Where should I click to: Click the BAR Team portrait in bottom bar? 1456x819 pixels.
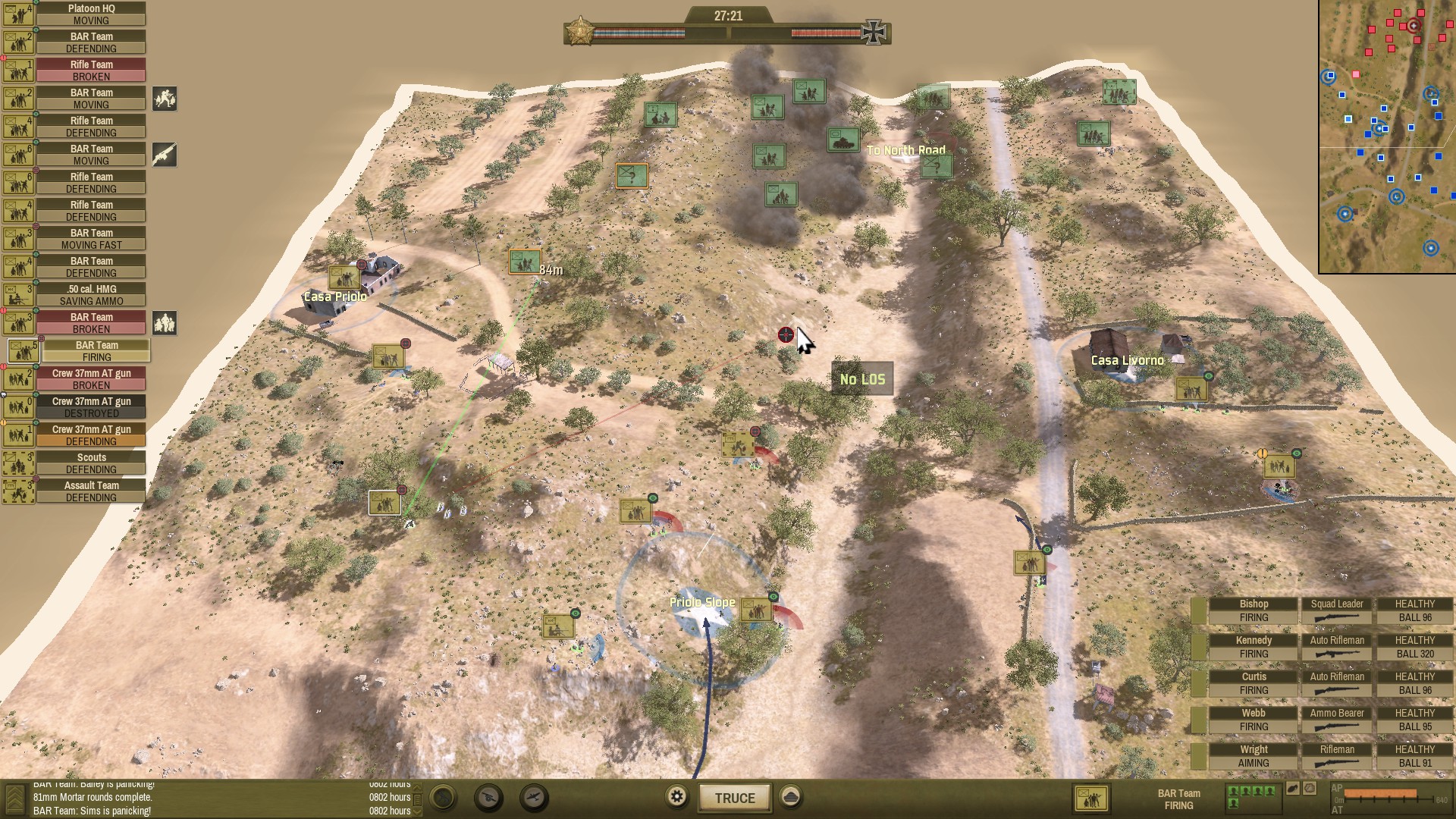coord(1091,799)
